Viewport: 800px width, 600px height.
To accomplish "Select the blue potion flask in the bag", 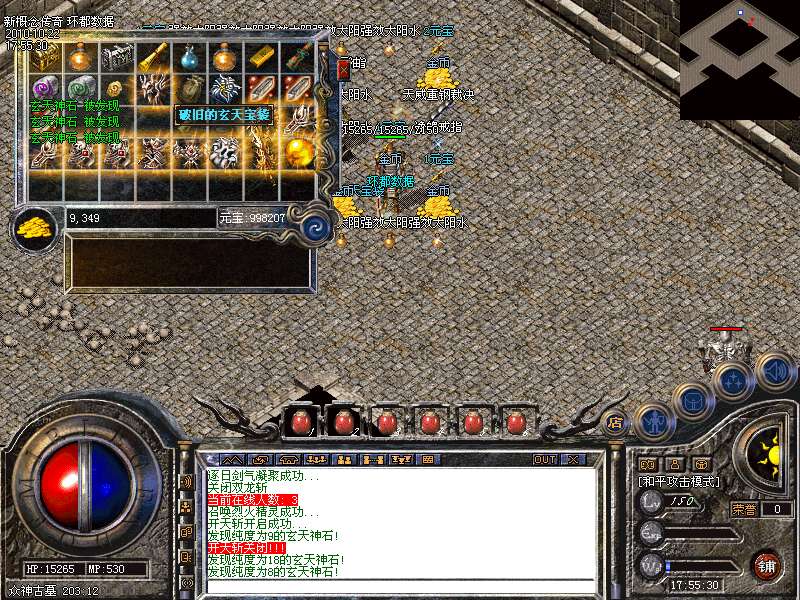I will coord(190,58).
